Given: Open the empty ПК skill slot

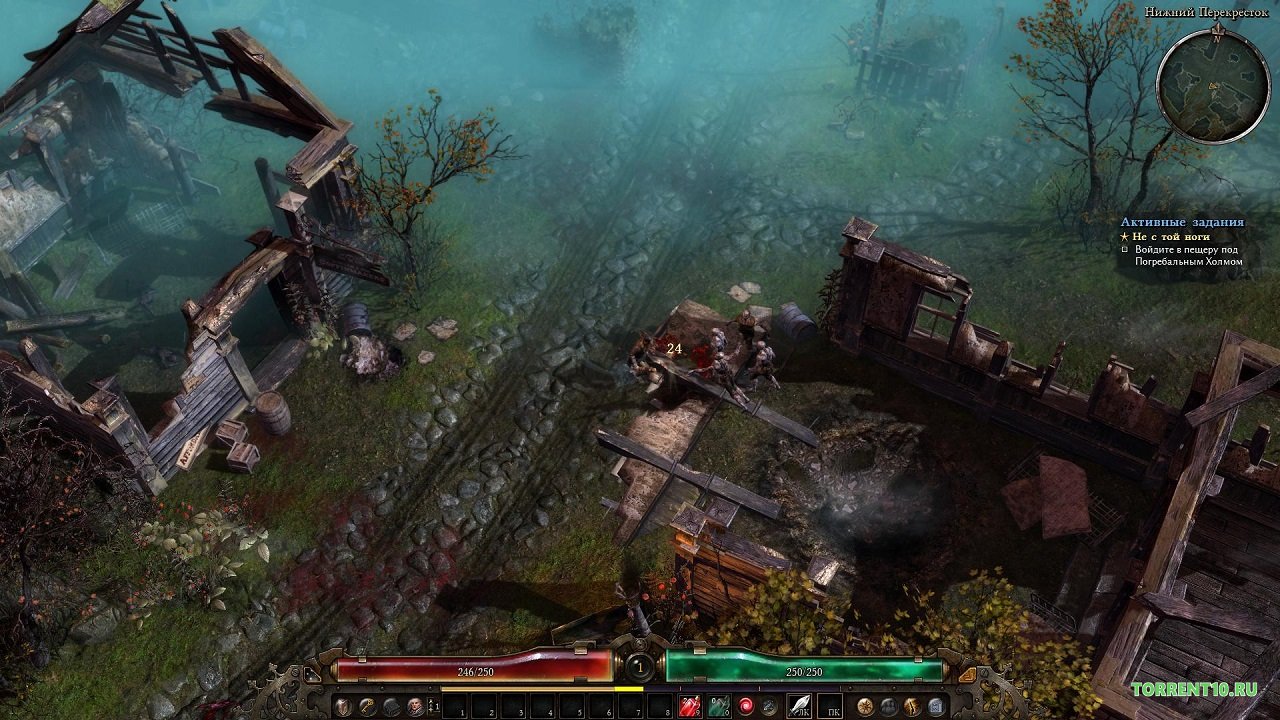Looking at the screenshot, I should (830, 707).
